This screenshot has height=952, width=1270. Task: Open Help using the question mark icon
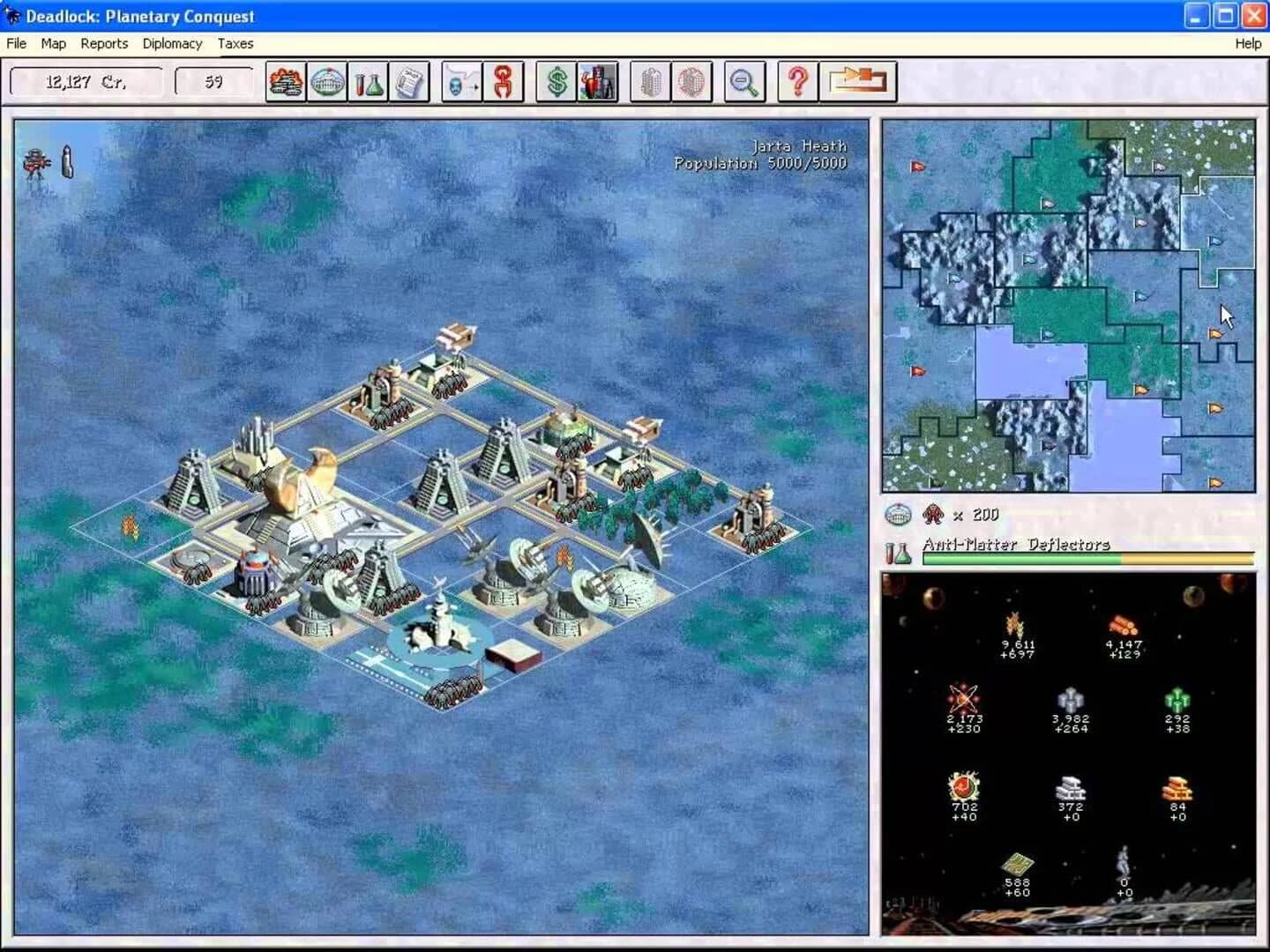pyautogui.click(x=796, y=81)
